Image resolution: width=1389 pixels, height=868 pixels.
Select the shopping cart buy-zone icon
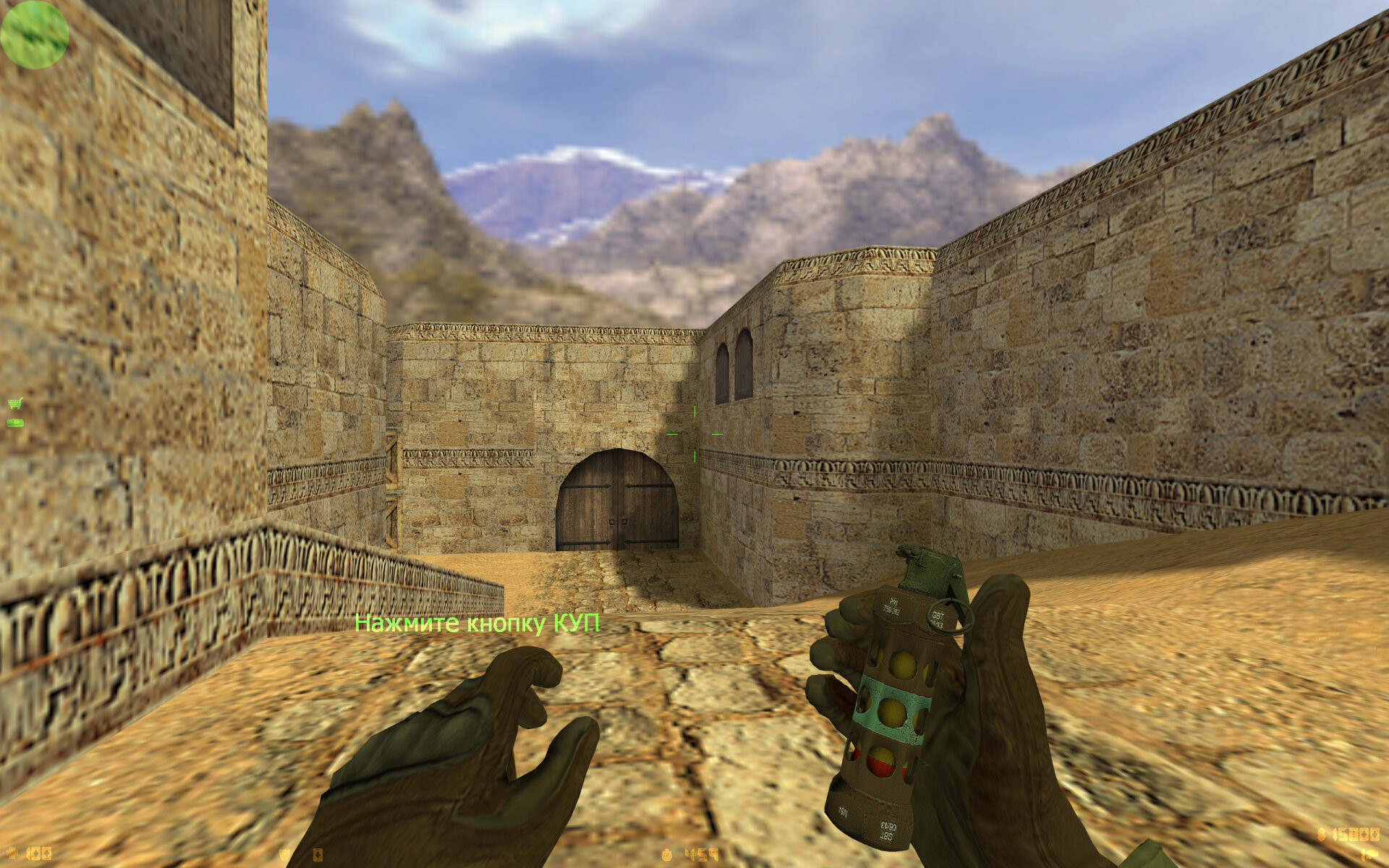click(x=14, y=404)
